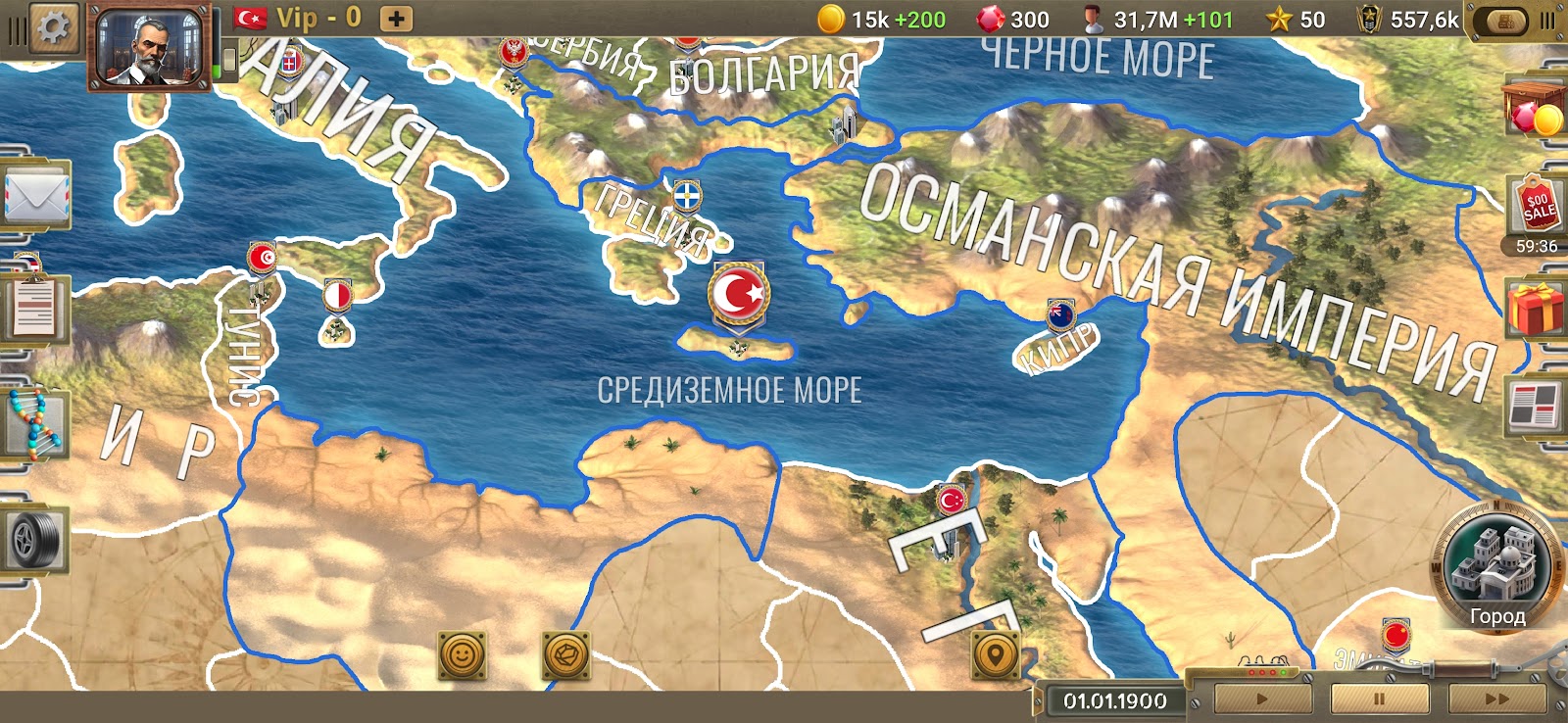Open the DNA research panel
This screenshot has width=1568, height=723.
tap(34, 423)
